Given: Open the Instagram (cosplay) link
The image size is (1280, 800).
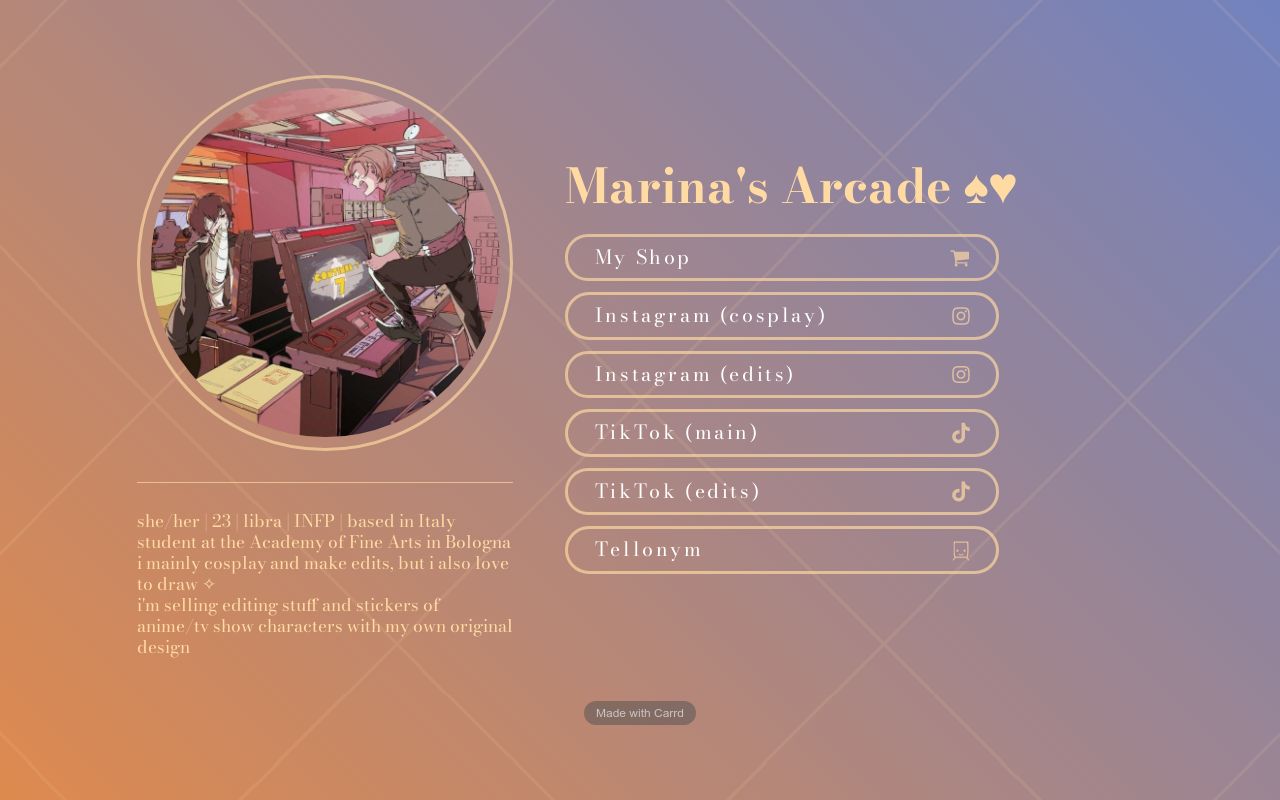Looking at the screenshot, I should pyautogui.click(x=781, y=315).
